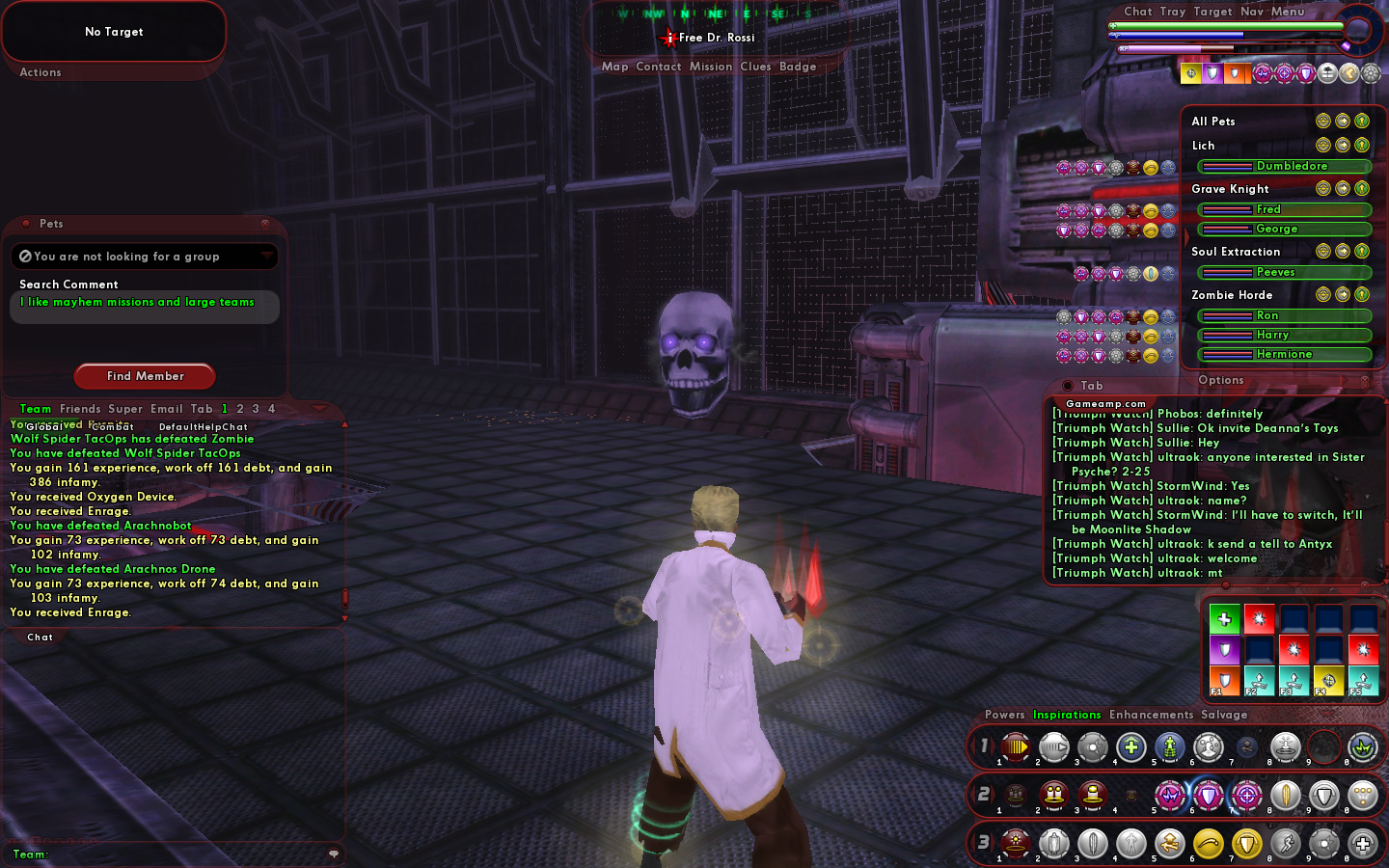
Task: Select pet Hermione in the pet list
Action: [1284, 354]
